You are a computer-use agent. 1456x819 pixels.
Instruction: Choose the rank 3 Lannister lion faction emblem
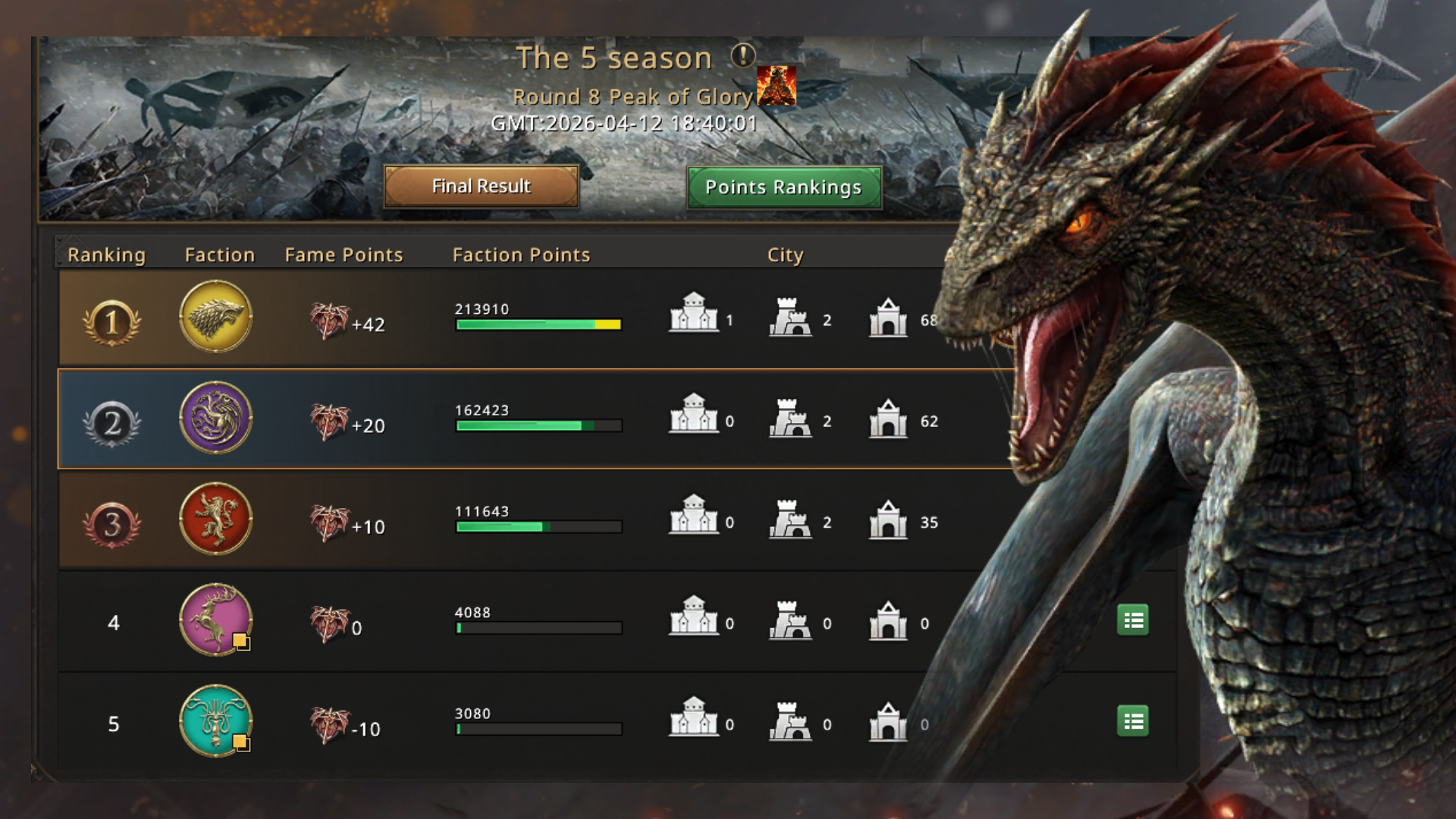[216, 519]
